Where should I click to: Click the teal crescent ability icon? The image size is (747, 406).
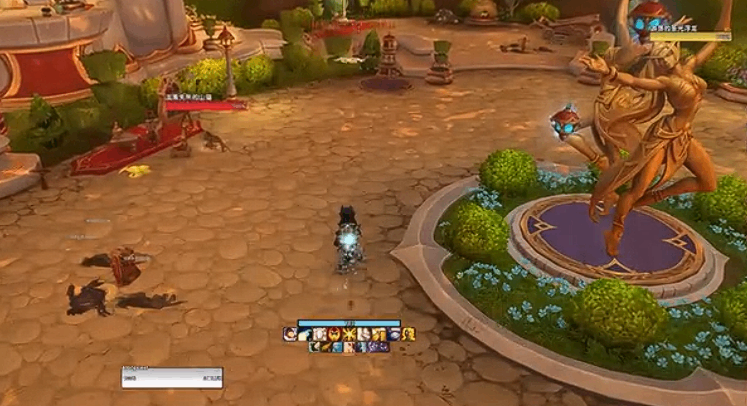coord(315,347)
